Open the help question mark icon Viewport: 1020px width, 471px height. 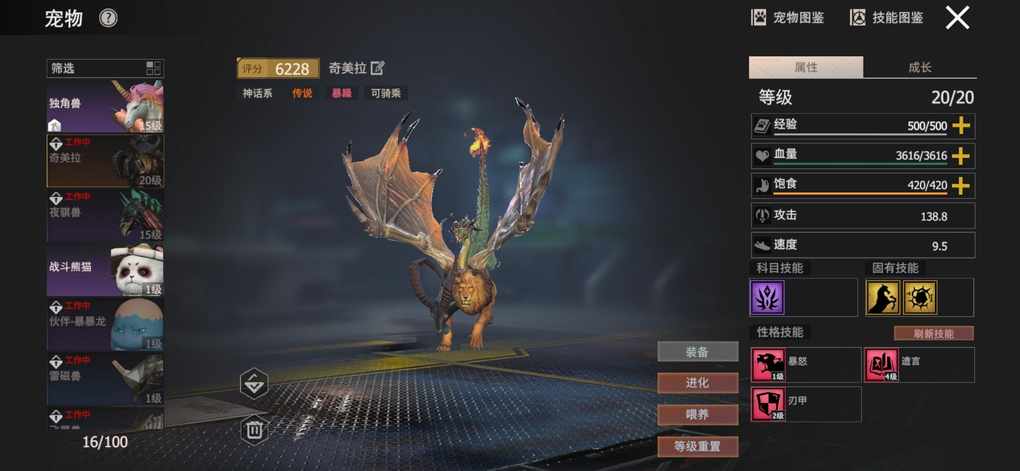[108, 18]
